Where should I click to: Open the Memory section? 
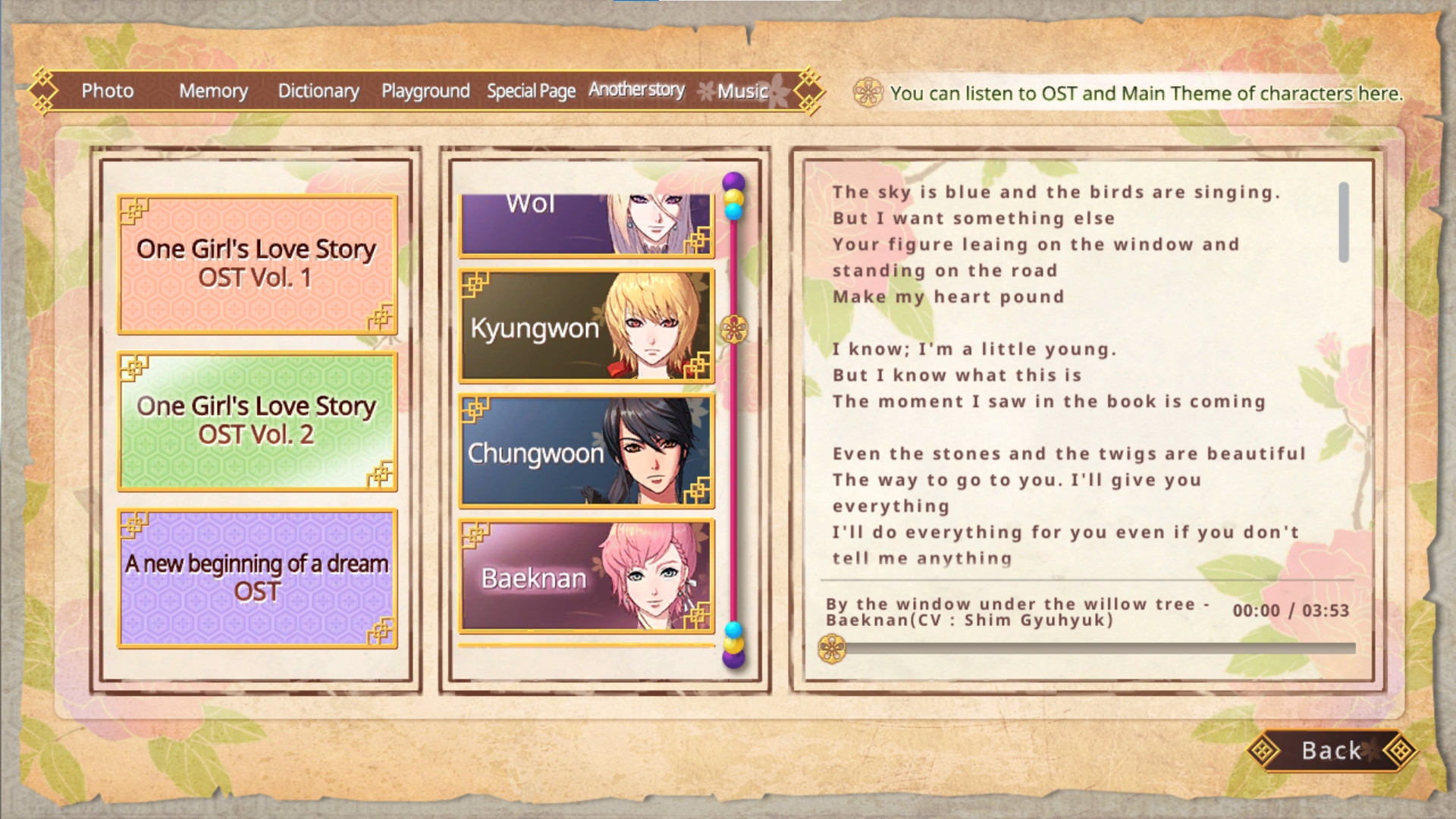(x=213, y=90)
